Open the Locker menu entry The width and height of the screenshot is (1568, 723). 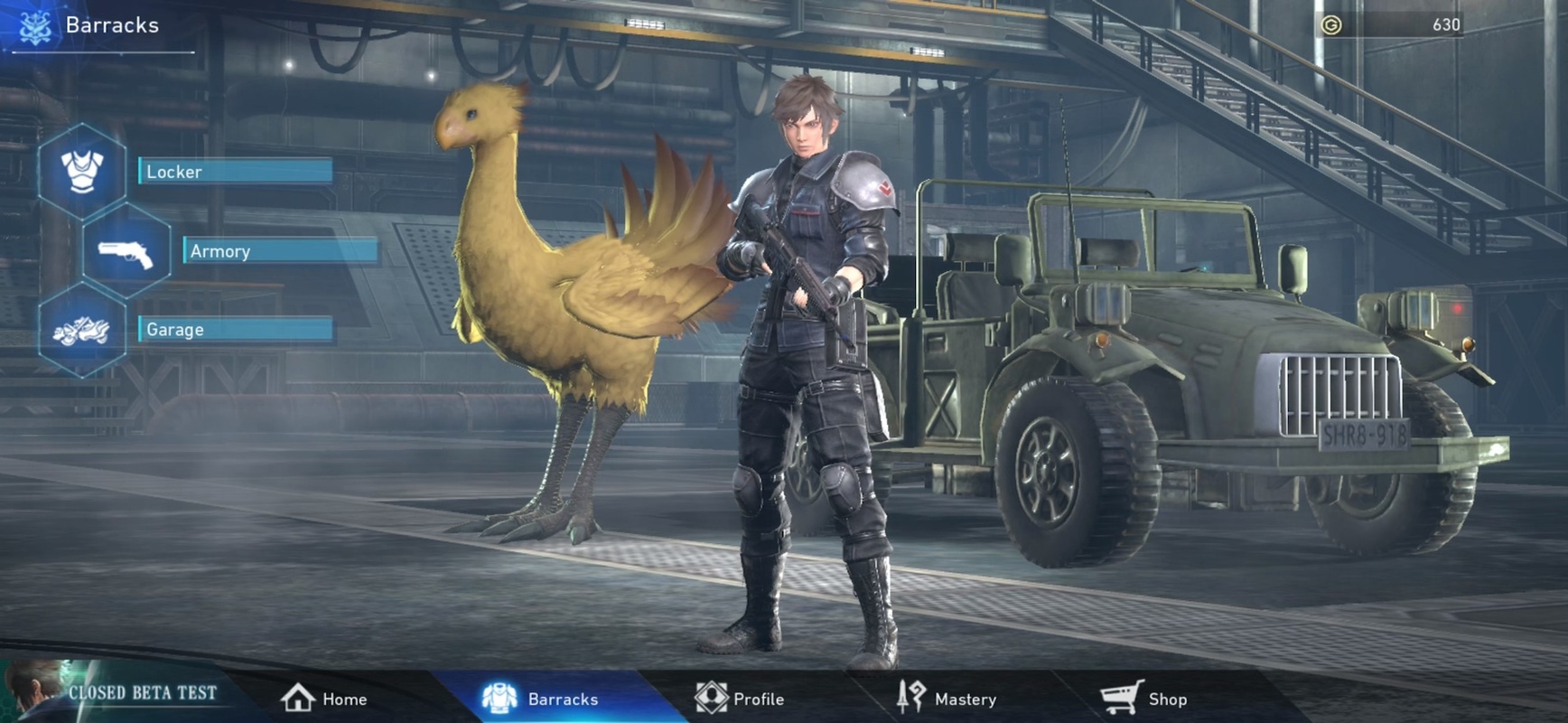[x=235, y=171]
